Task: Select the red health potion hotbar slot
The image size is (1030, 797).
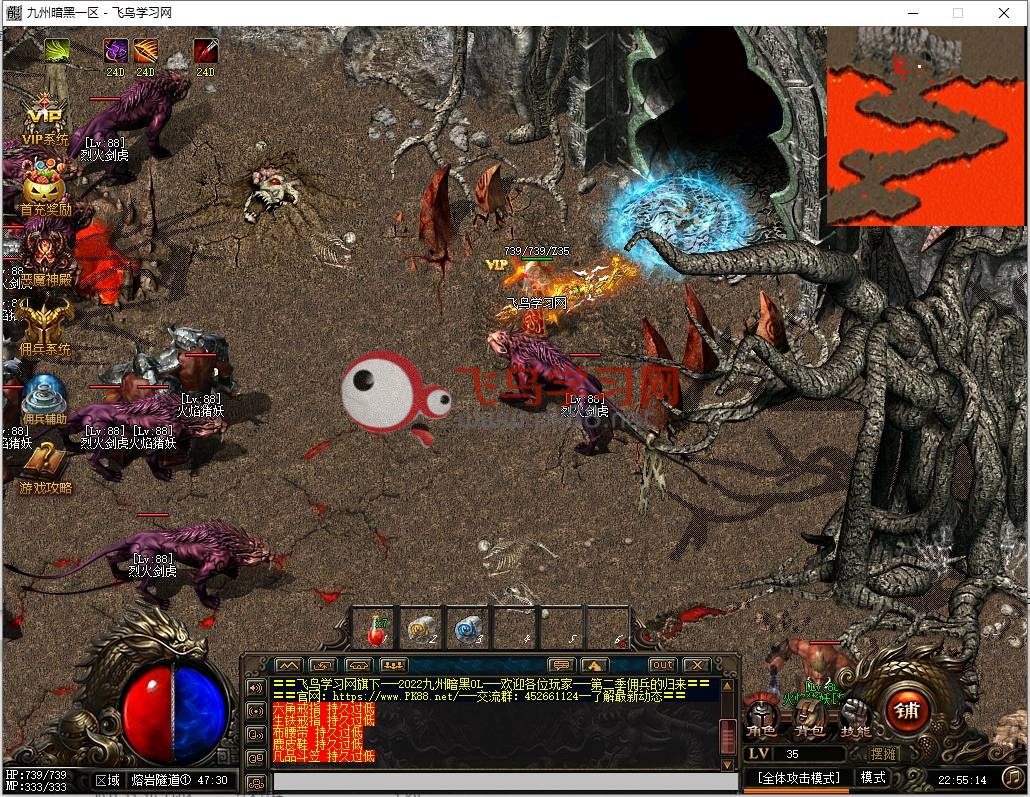Action: click(378, 629)
